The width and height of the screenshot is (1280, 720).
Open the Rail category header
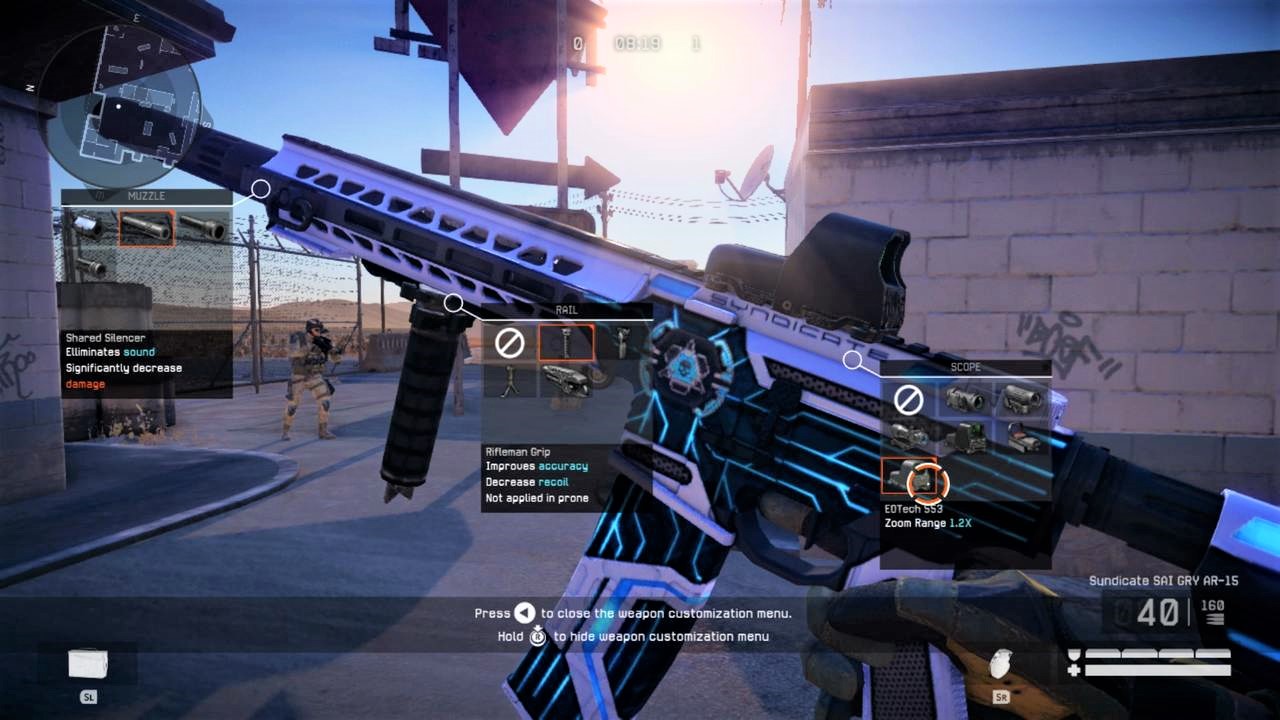point(568,309)
